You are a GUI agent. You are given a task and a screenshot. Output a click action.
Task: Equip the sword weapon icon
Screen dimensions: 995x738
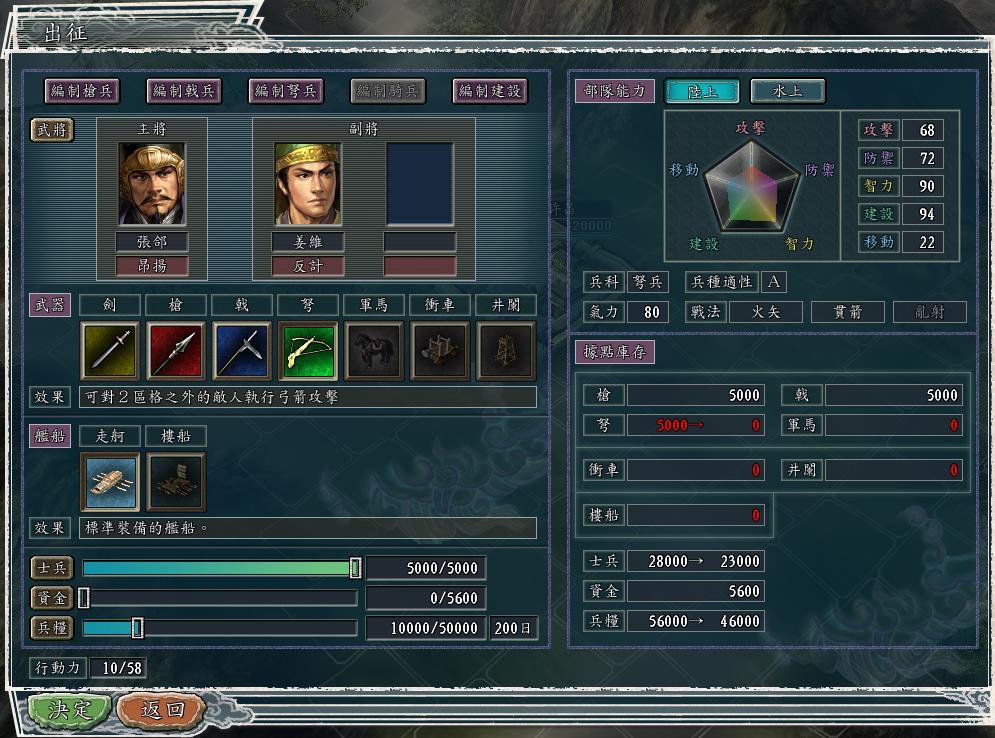pyautogui.click(x=110, y=351)
